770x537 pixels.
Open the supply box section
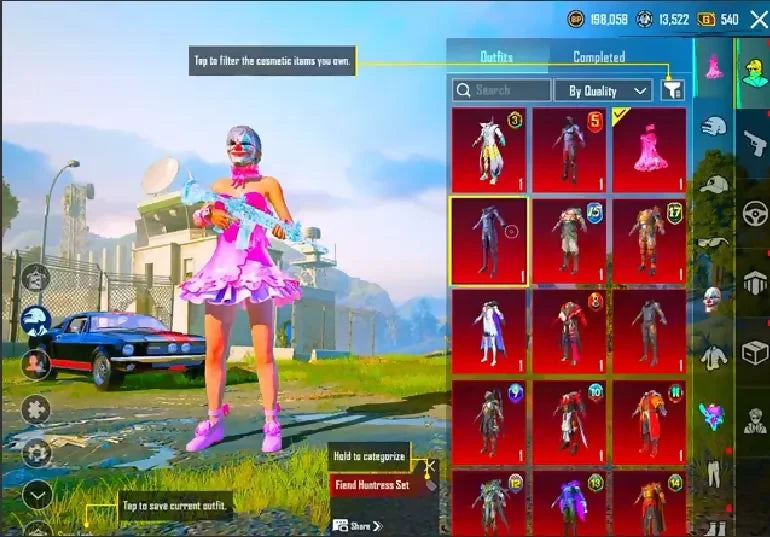753,352
